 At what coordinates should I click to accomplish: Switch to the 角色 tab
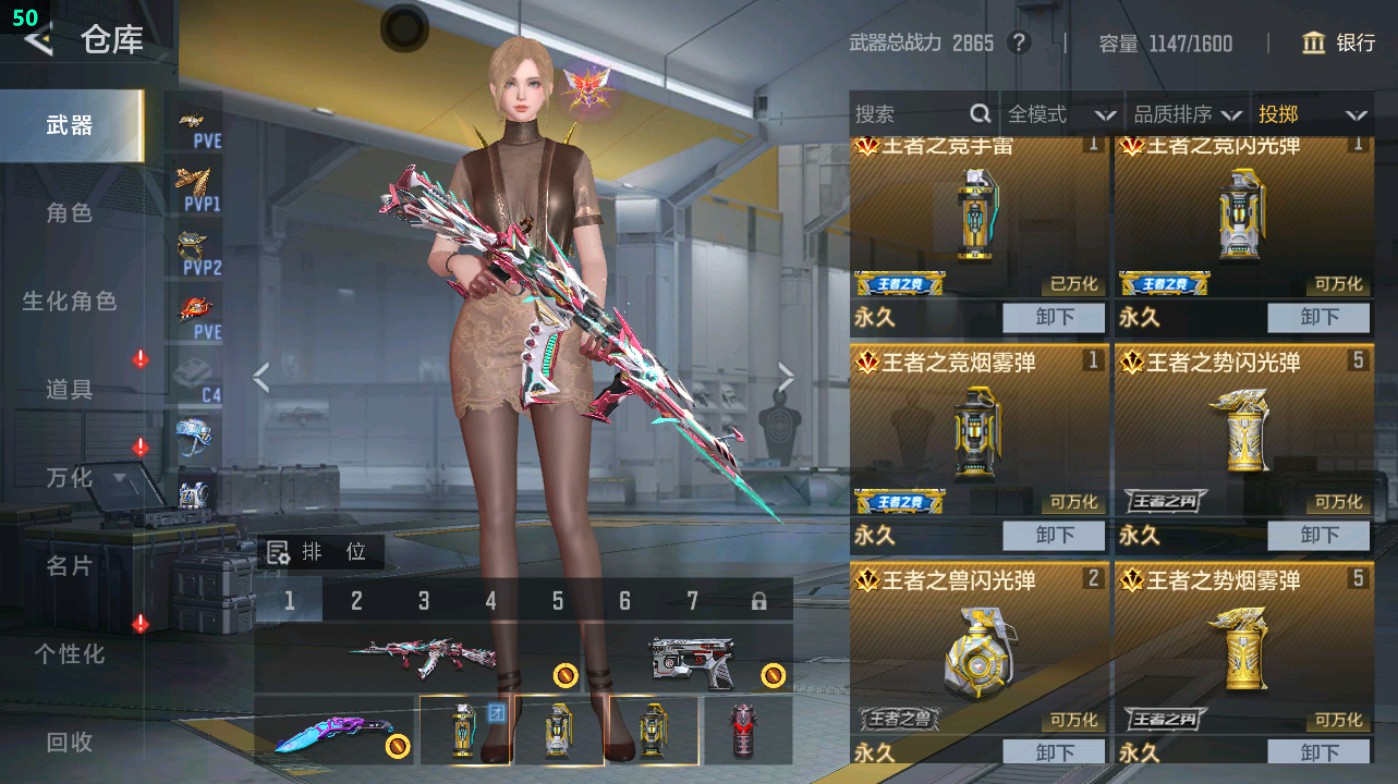(72, 213)
